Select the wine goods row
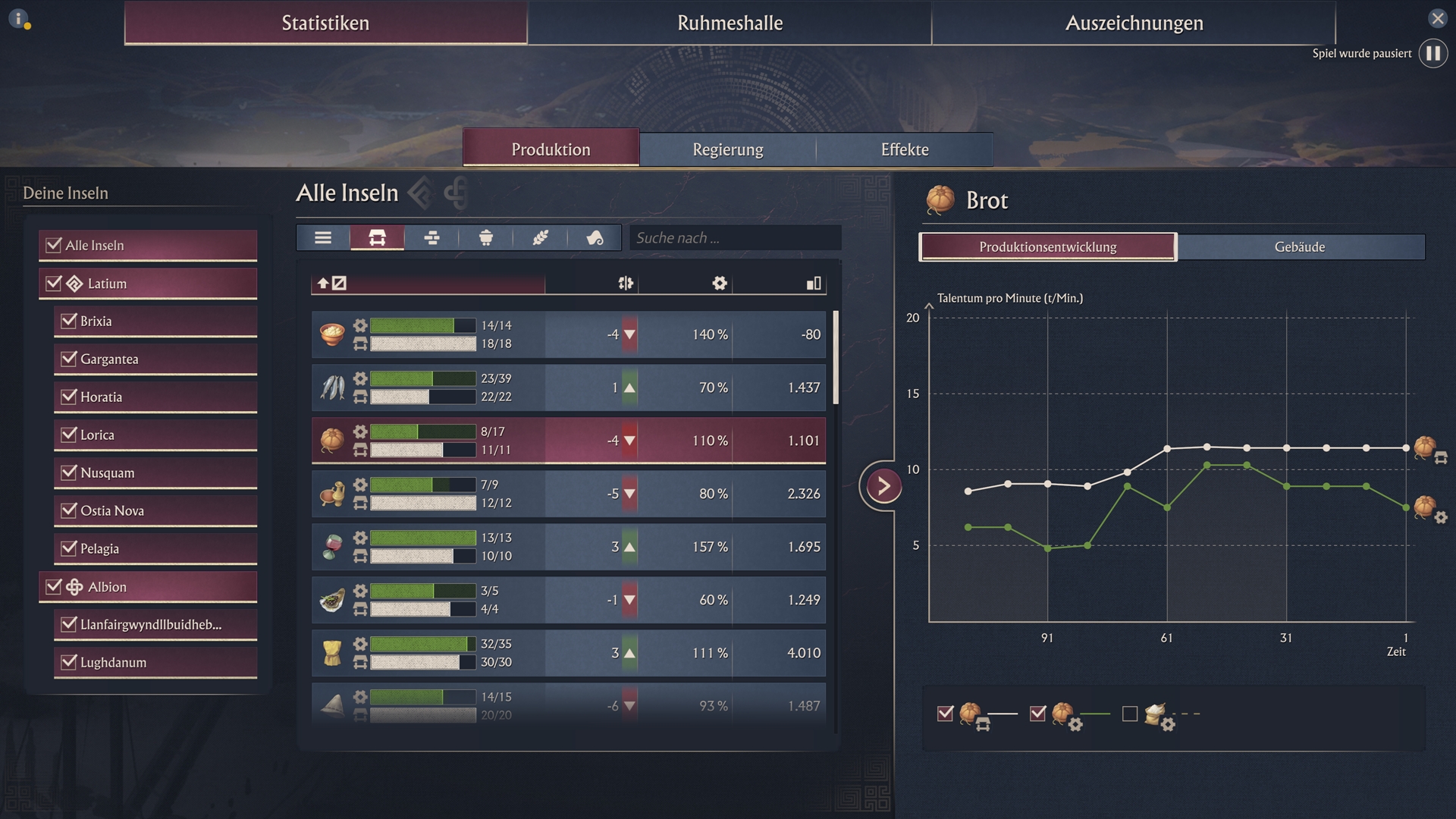The image size is (1456, 819). (569, 547)
